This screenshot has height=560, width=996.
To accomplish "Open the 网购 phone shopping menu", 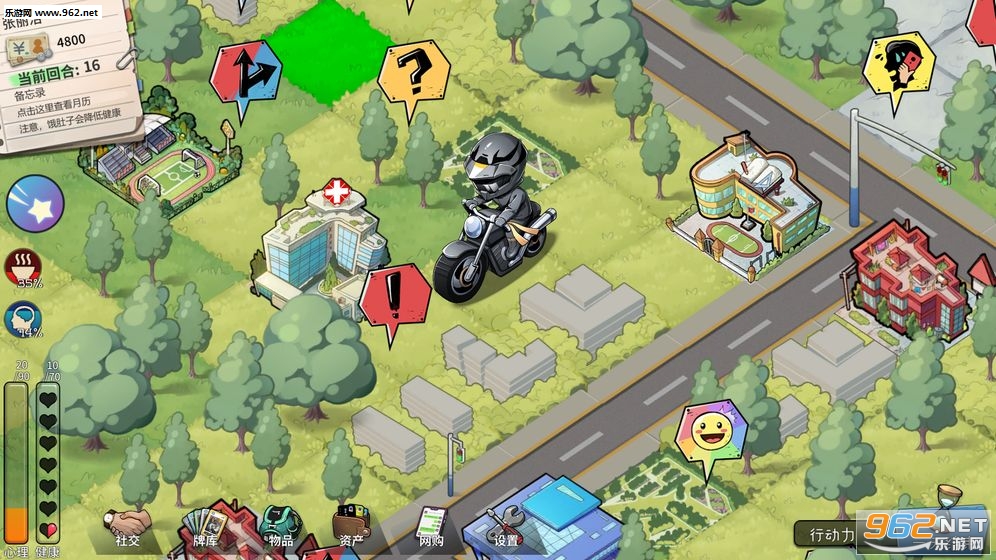I will [x=431, y=527].
